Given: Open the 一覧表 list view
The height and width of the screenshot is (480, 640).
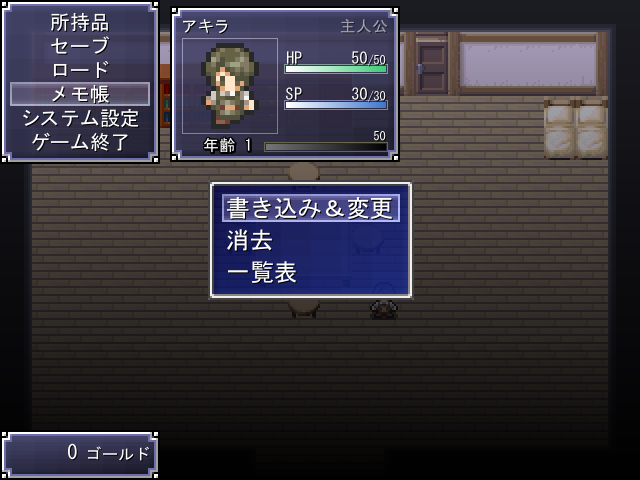Looking at the screenshot, I should [262, 272].
